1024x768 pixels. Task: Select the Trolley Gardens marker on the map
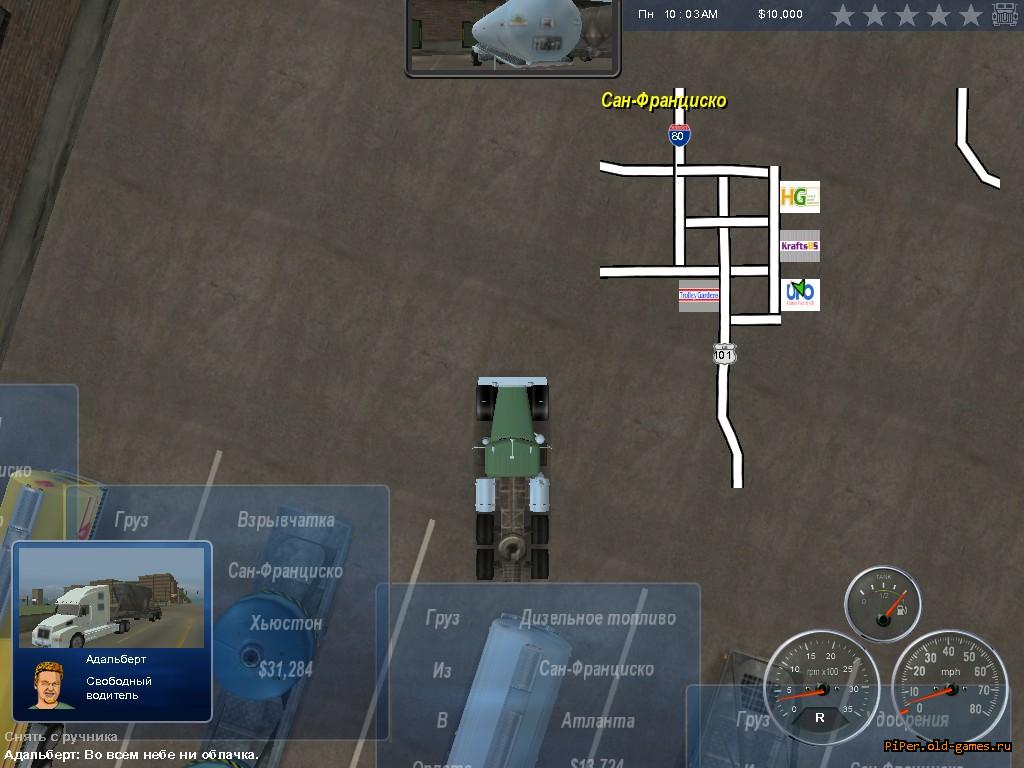tap(698, 296)
